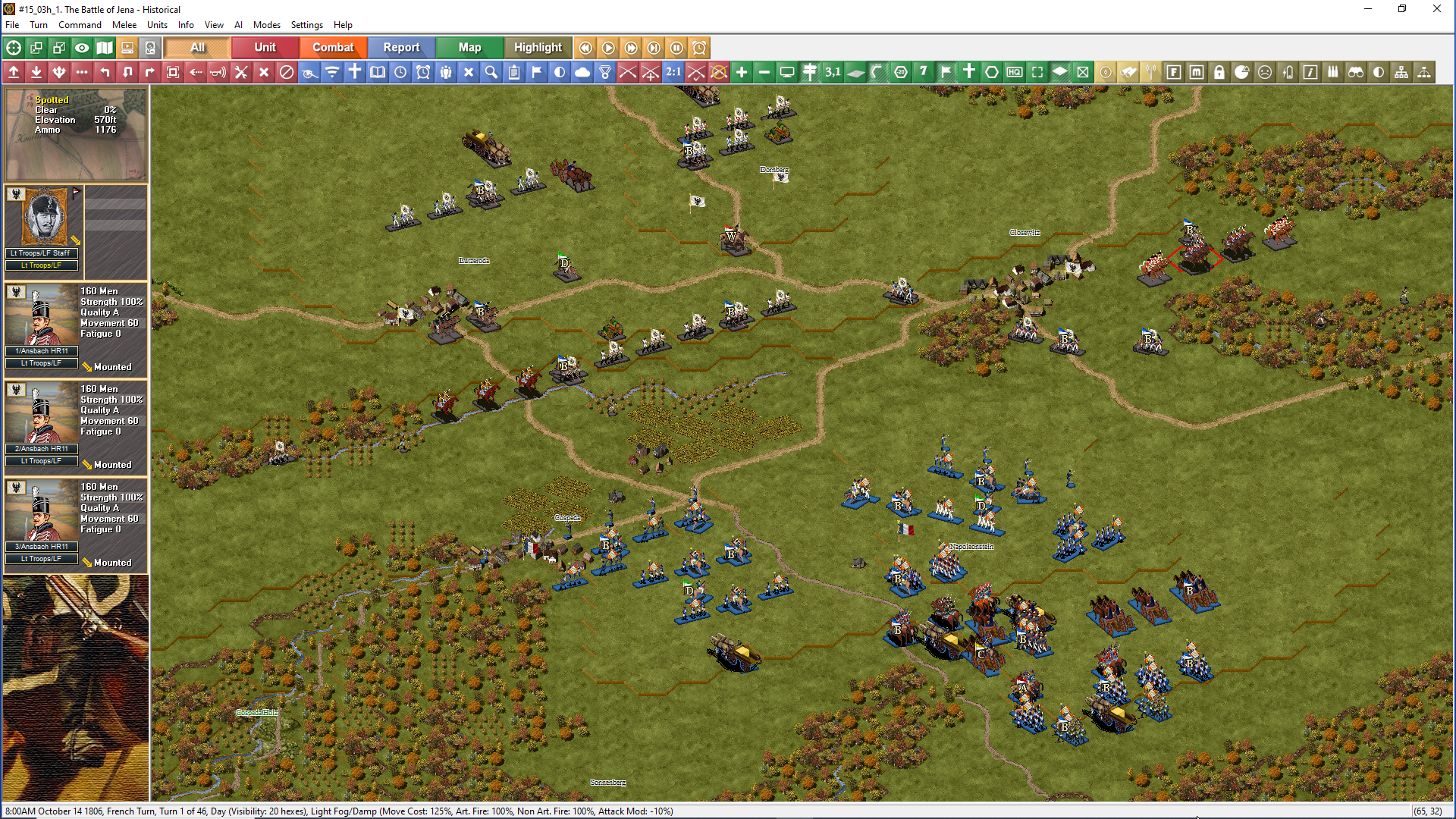Click the binoculars icon in toolbar
Screen dimensions: 1456x819
[1356, 72]
